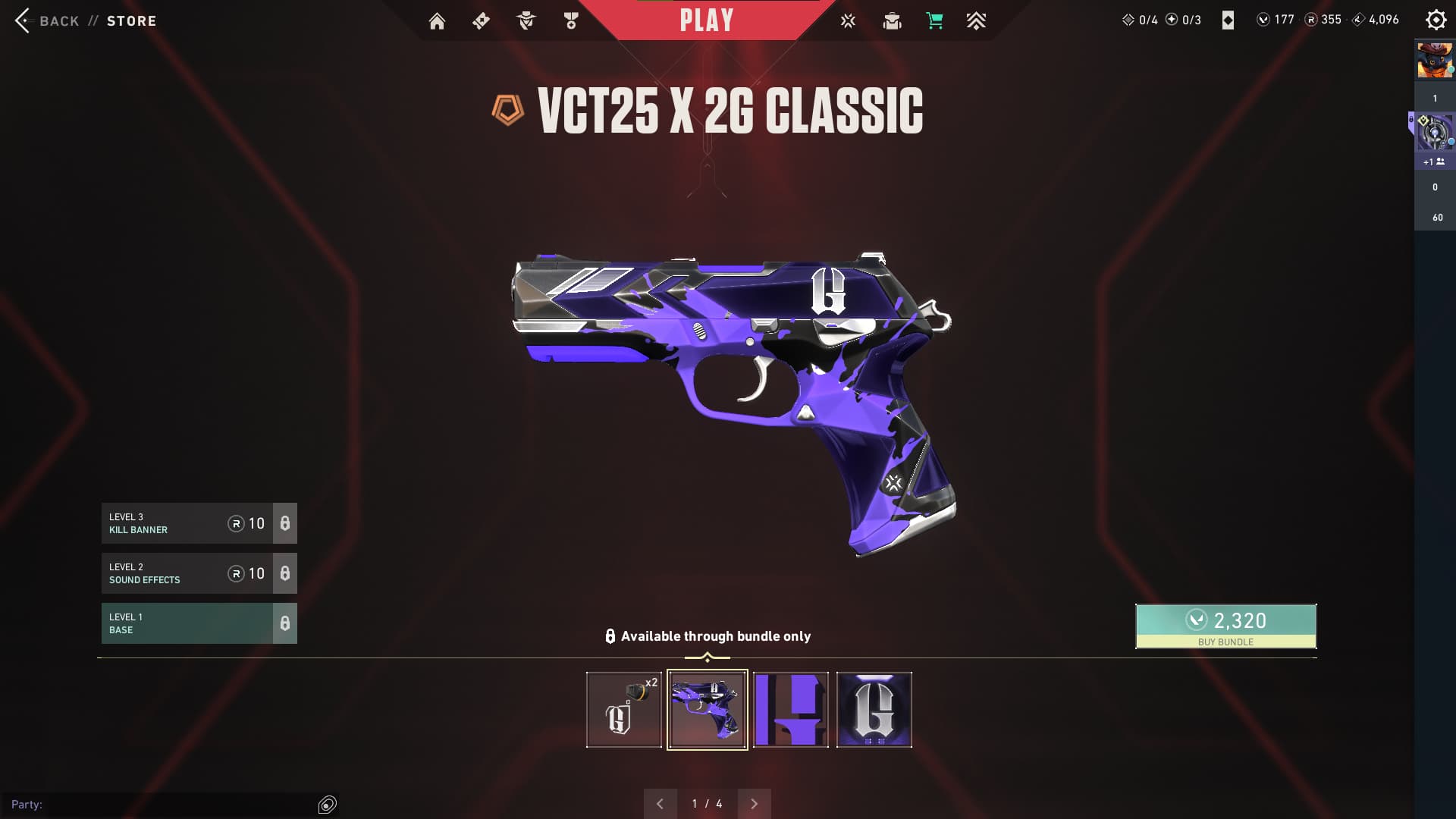Select the Classic pistol thumbnail
Image resolution: width=1456 pixels, height=819 pixels.
click(707, 710)
